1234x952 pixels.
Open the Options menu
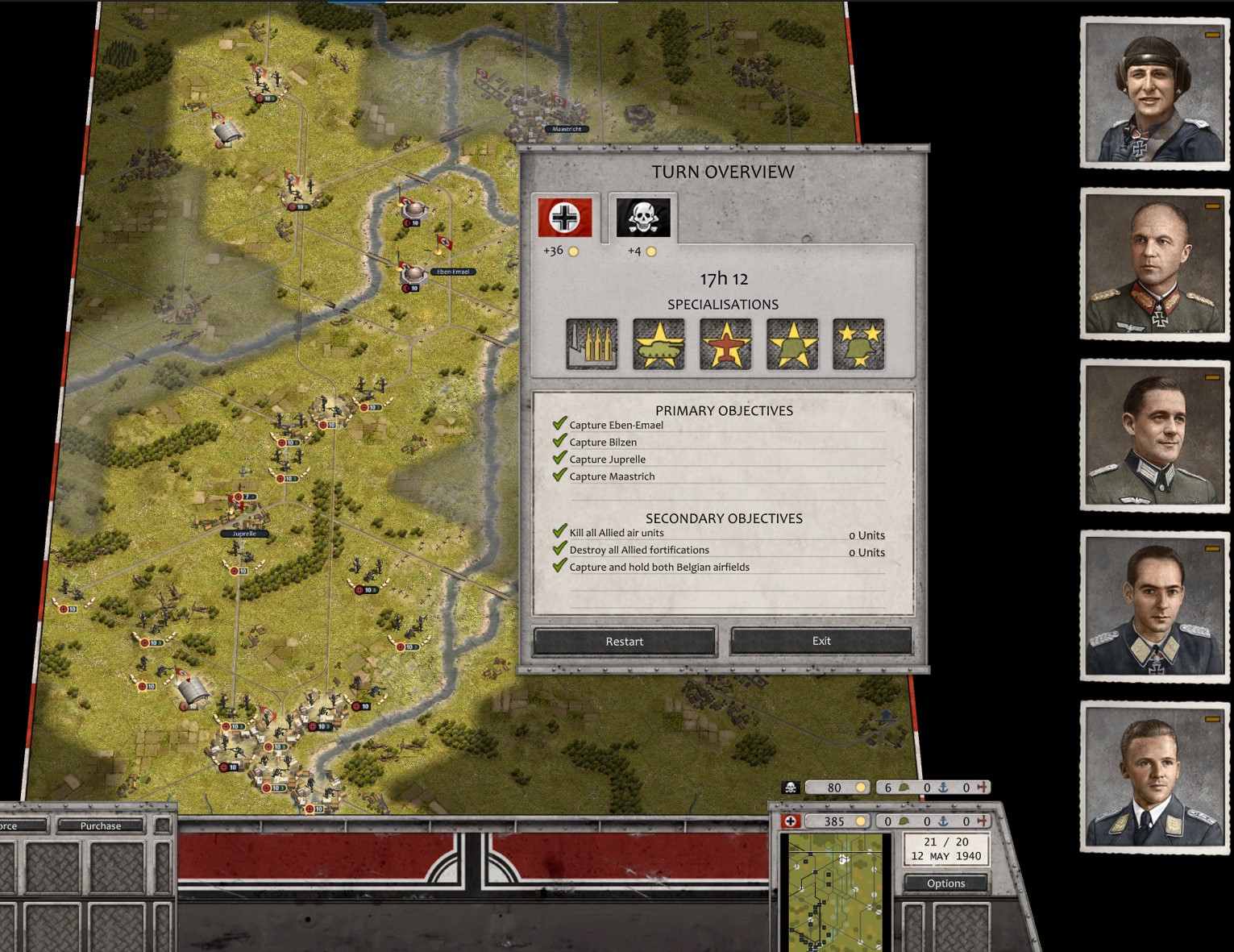pyautogui.click(x=946, y=883)
